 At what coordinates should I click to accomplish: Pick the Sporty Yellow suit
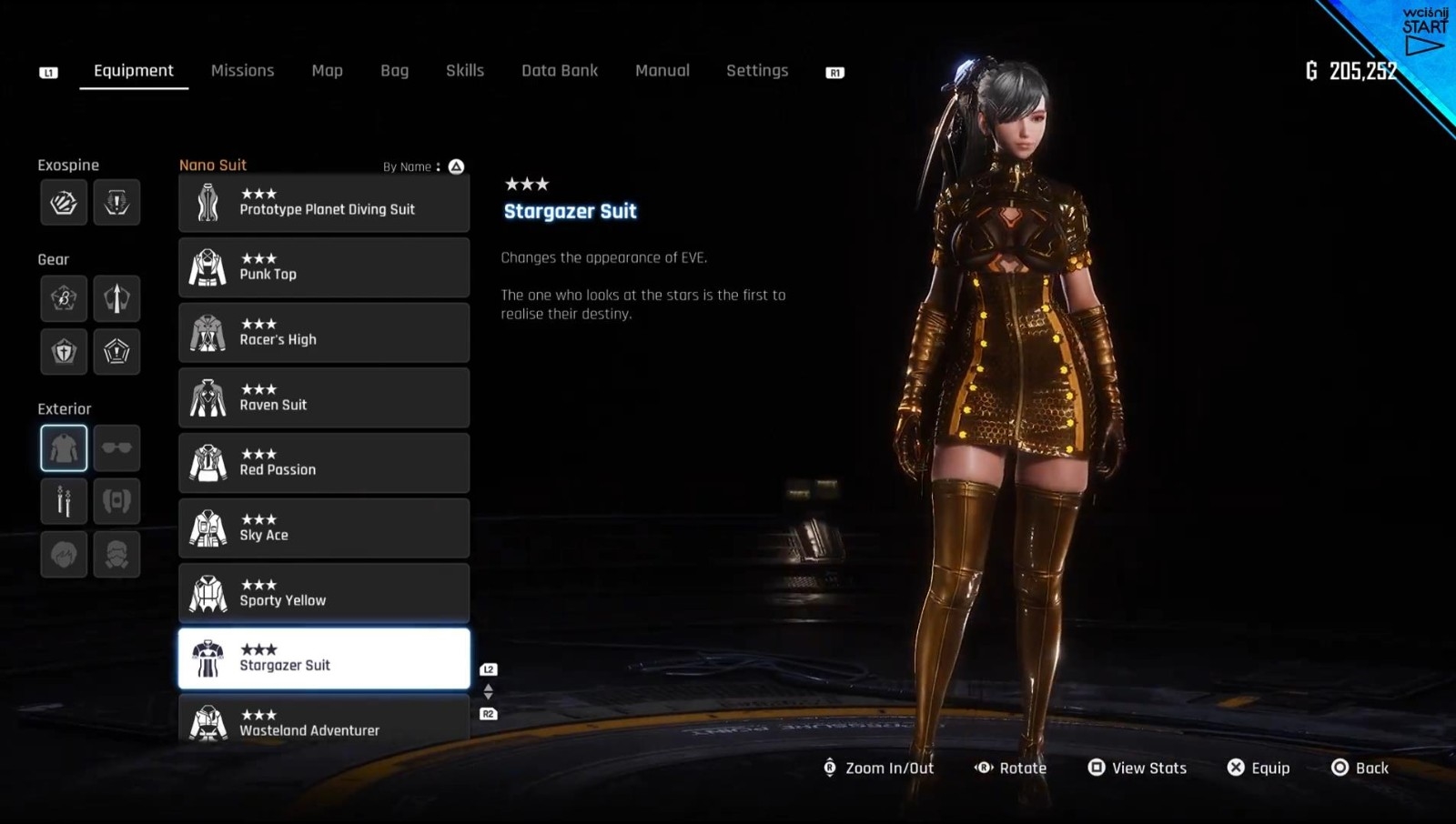pyautogui.click(x=324, y=594)
